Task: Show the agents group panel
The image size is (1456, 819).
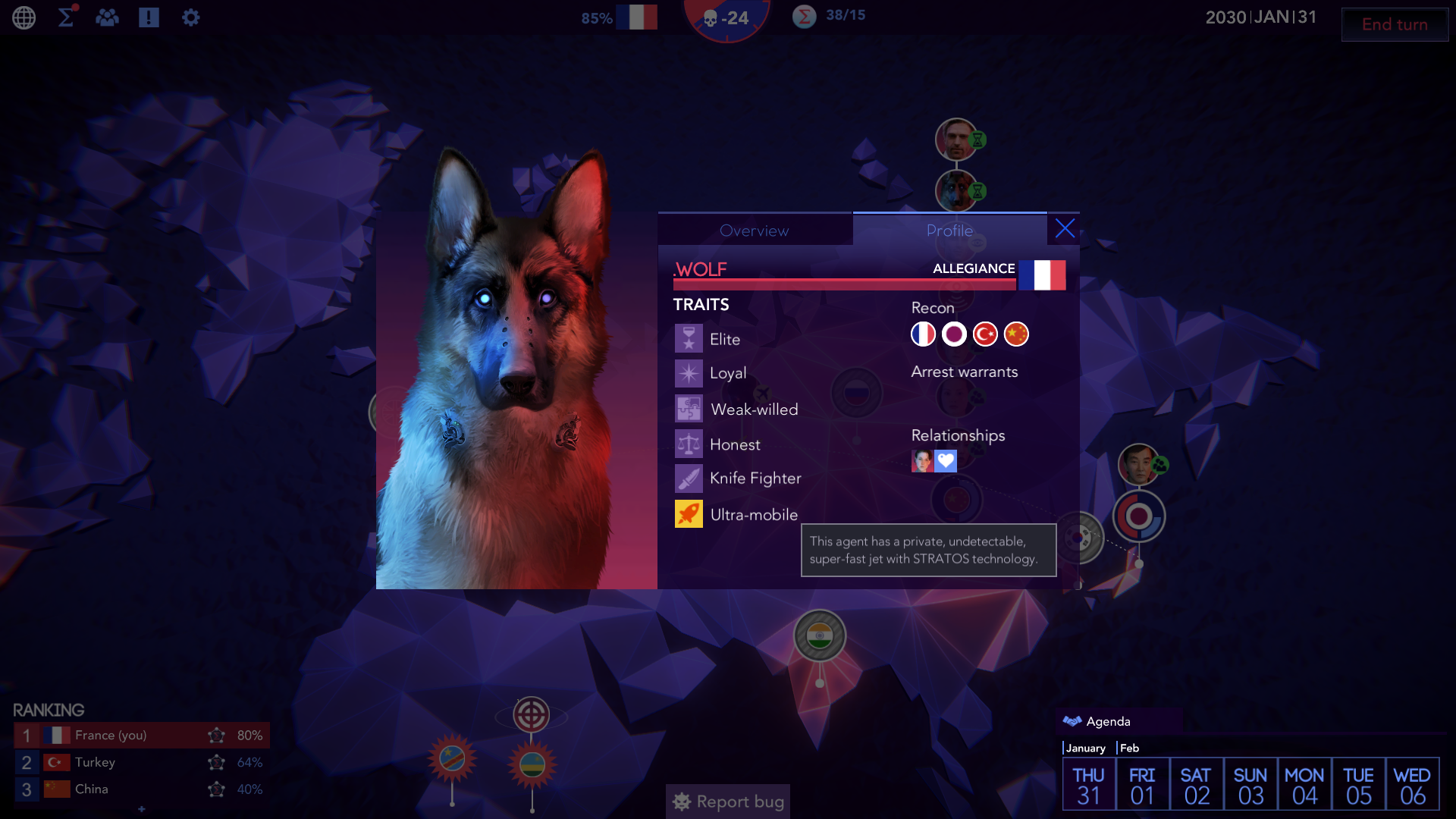Action: click(107, 17)
